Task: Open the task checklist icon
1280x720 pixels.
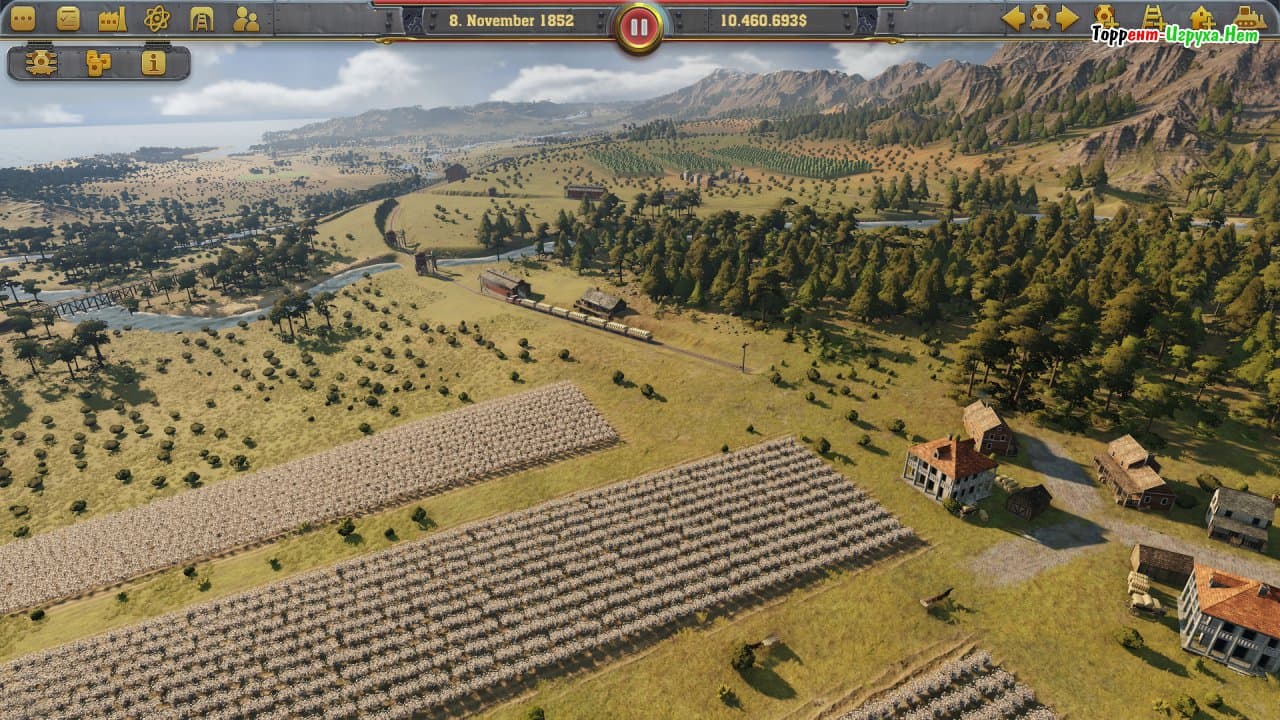Action: pyautogui.click(x=68, y=18)
